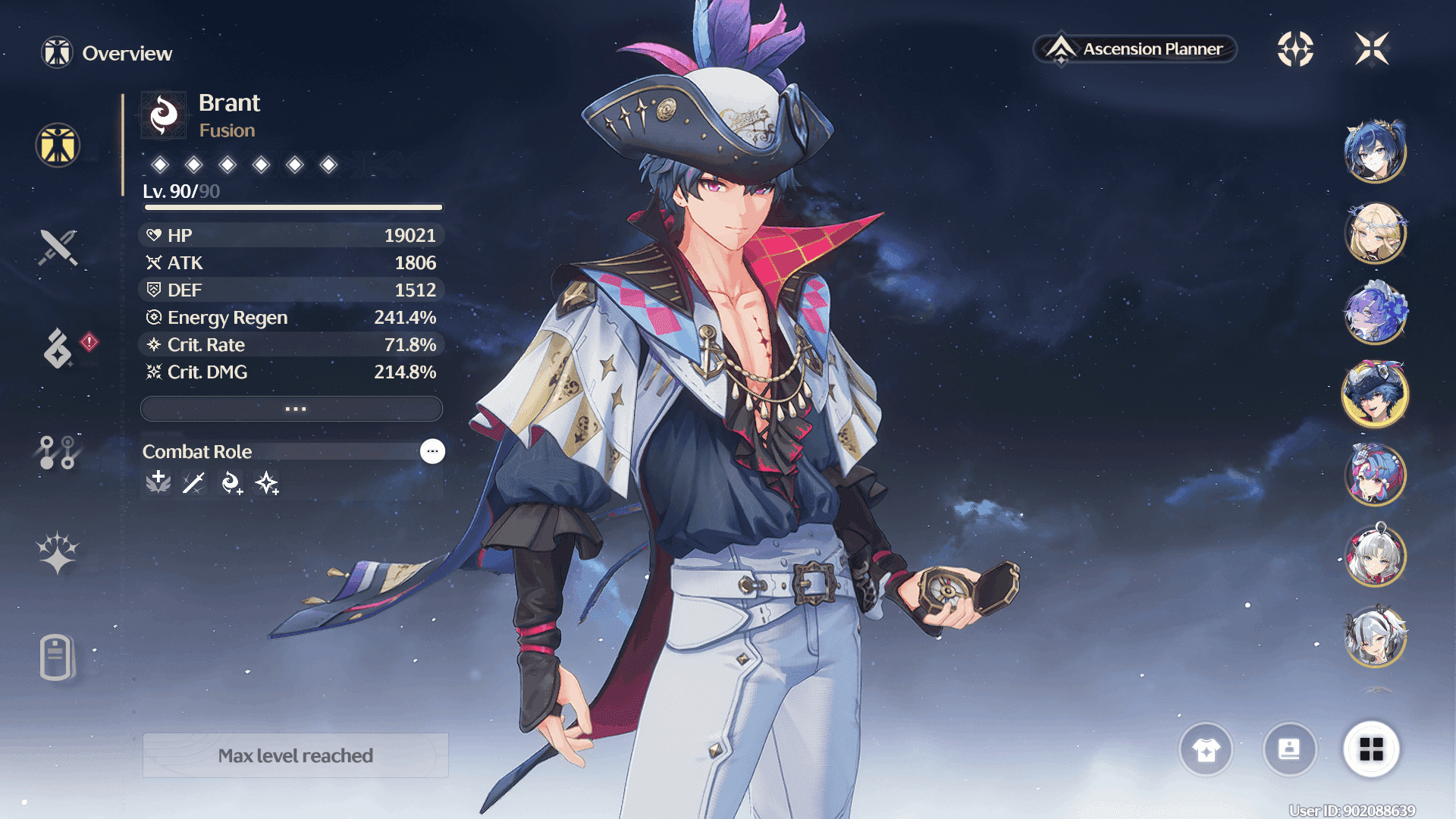
Task: Expand the full stats list with ellipsis bar
Action: click(292, 409)
